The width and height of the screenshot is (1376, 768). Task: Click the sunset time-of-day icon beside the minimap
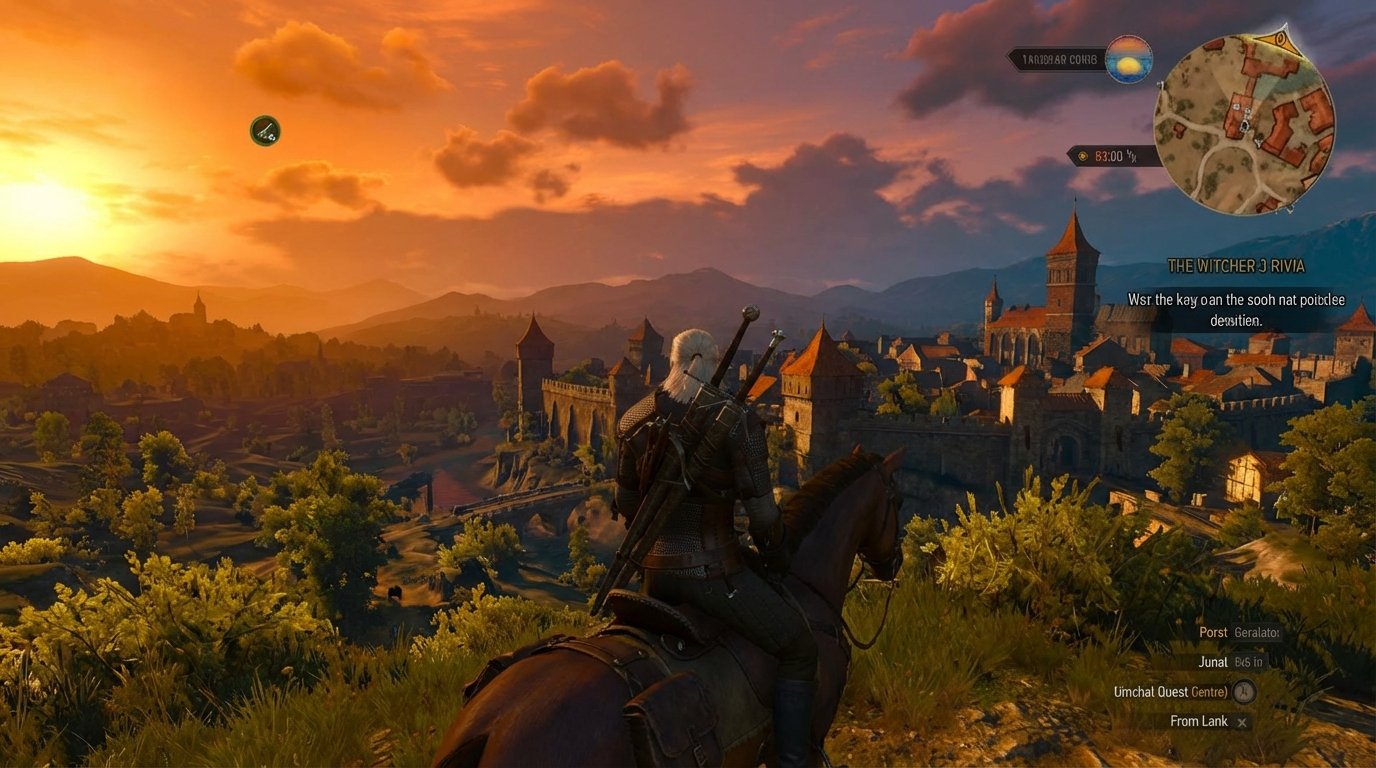click(1128, 60)
